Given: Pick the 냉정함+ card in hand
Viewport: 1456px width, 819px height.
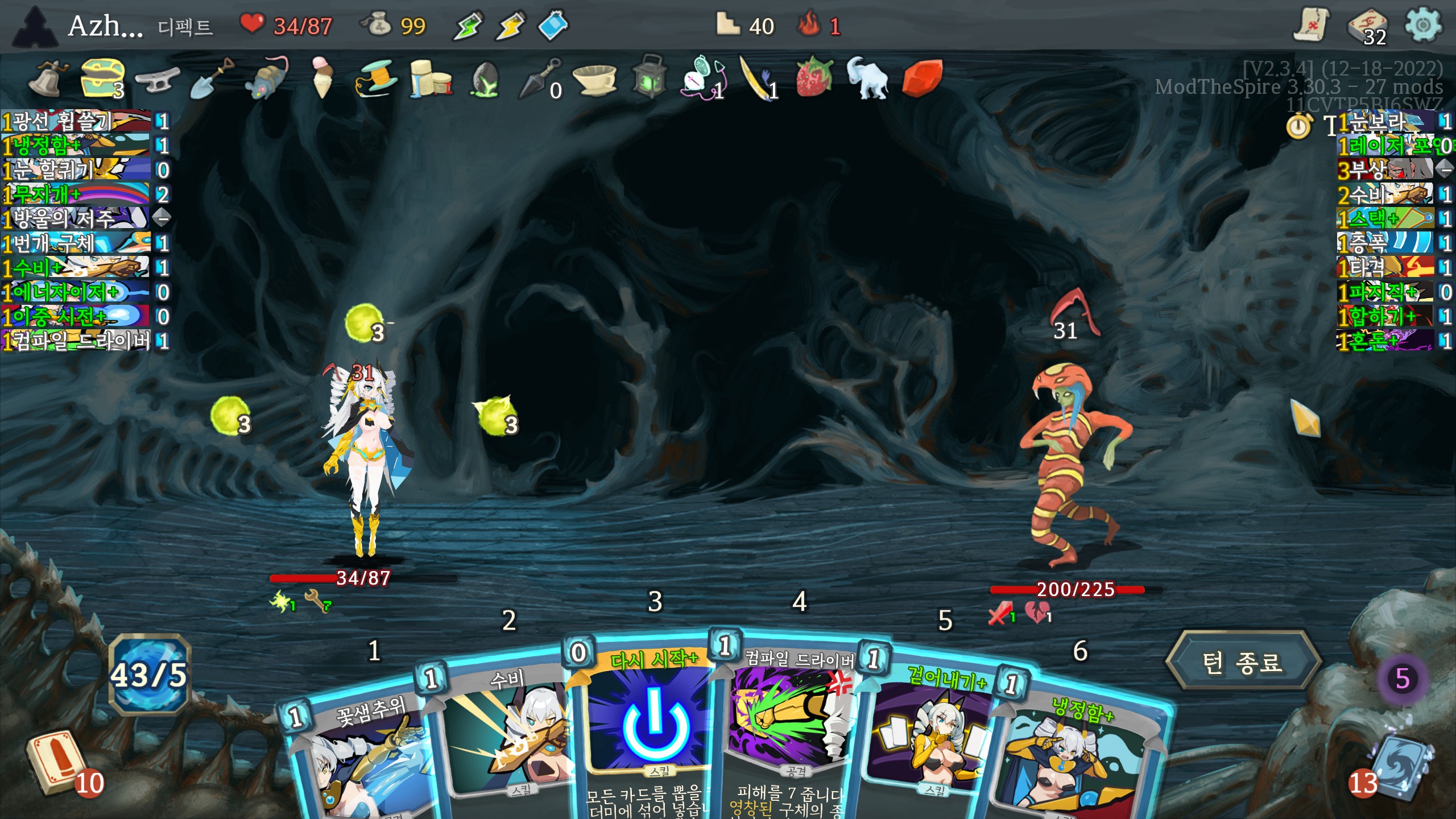Looking at the screenshot, I should coord(1075,756).
